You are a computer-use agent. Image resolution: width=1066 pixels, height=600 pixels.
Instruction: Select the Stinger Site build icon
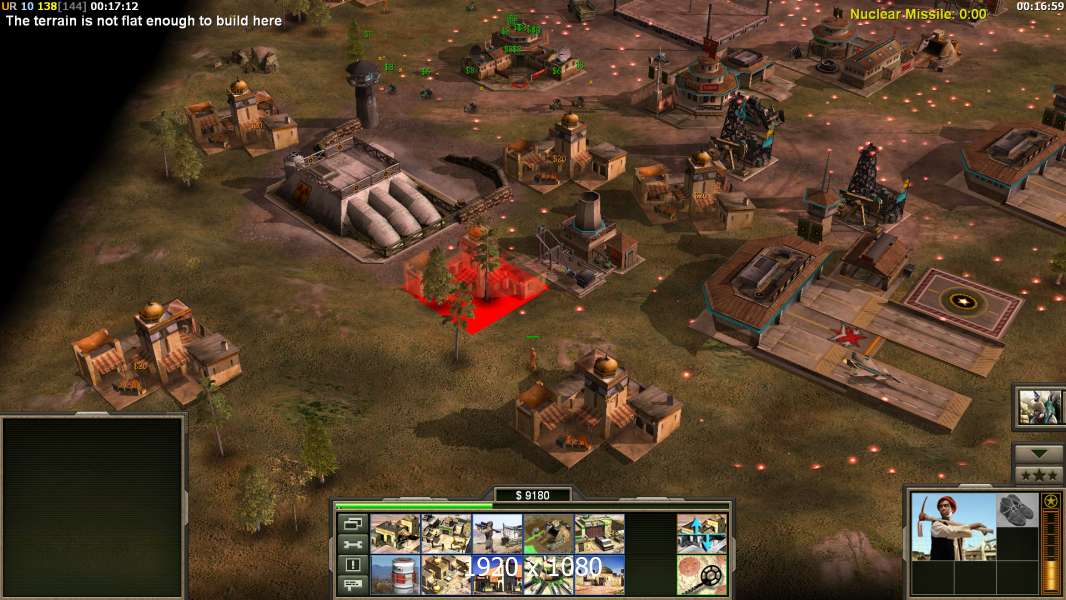tap(497, 534)
